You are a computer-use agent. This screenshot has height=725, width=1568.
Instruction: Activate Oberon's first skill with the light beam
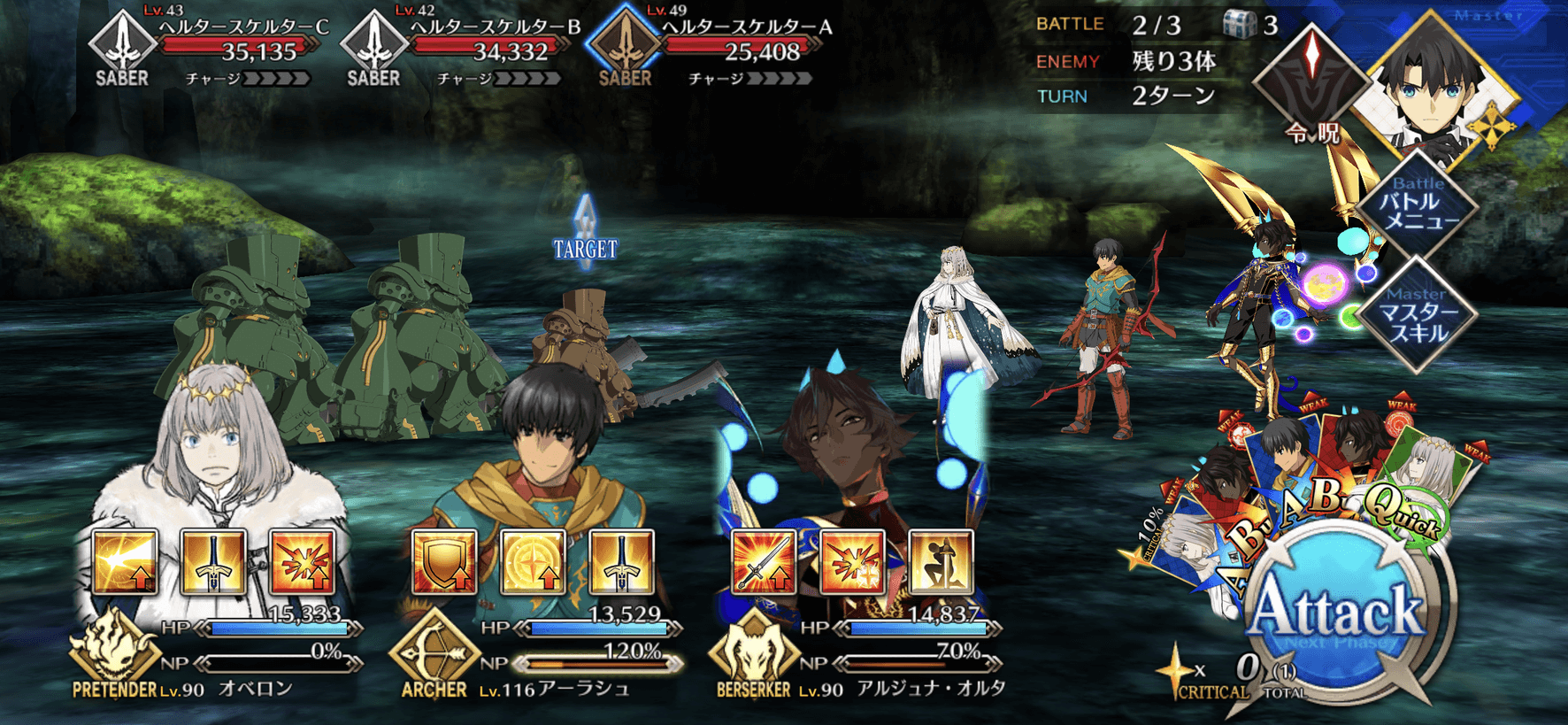125,562
